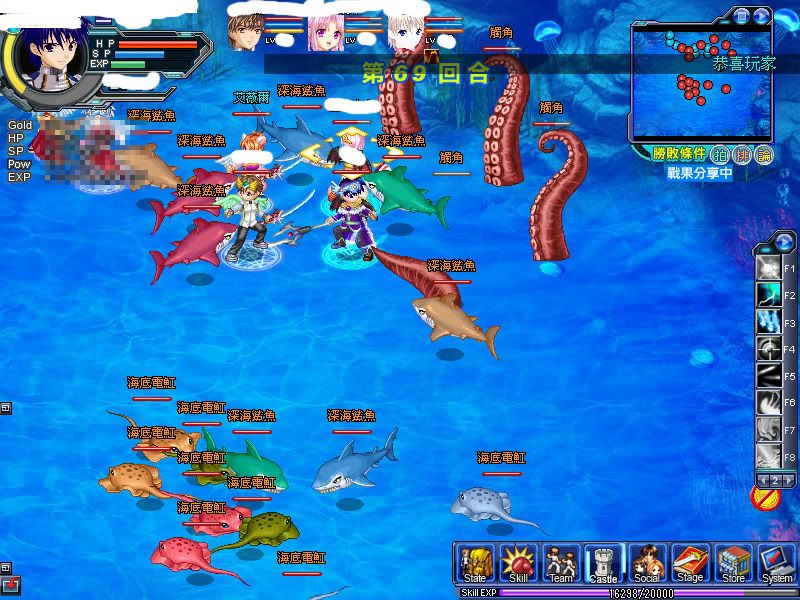Select the blue-haired player portrait

coord(46,59)
